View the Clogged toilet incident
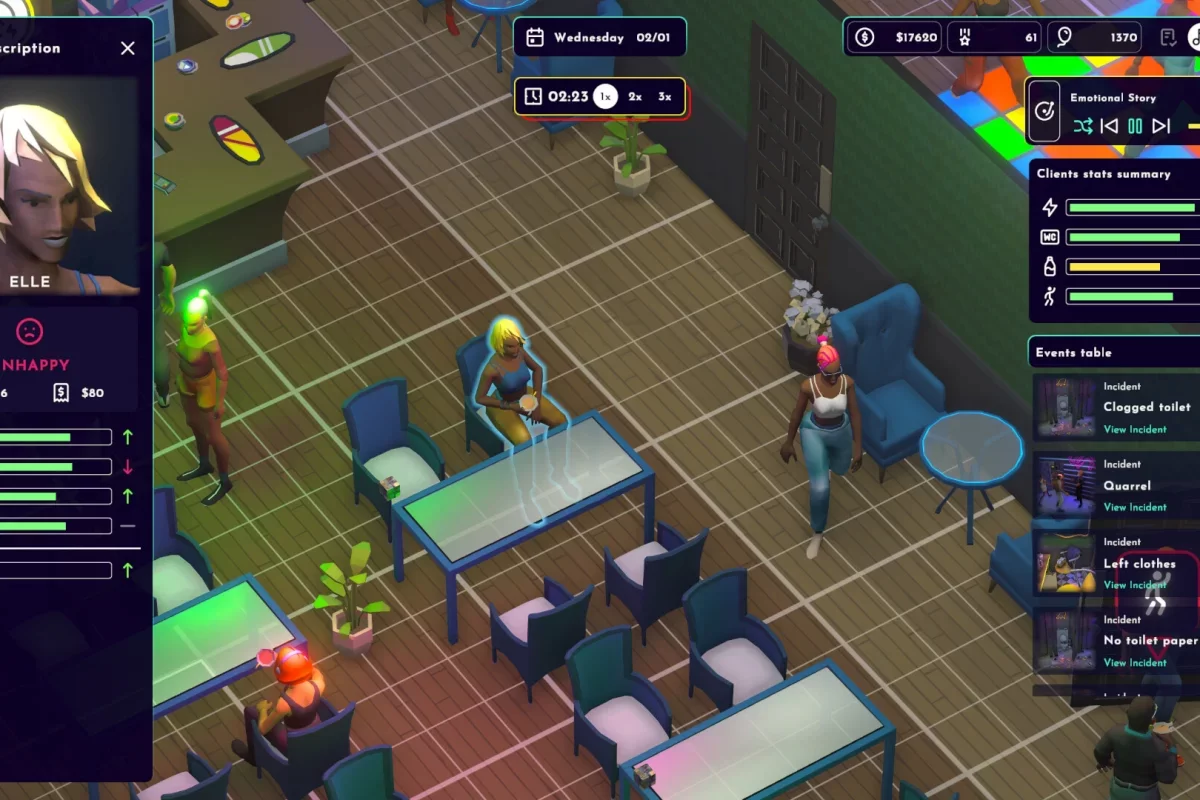1200x800 pixels. click(1134, 429)
